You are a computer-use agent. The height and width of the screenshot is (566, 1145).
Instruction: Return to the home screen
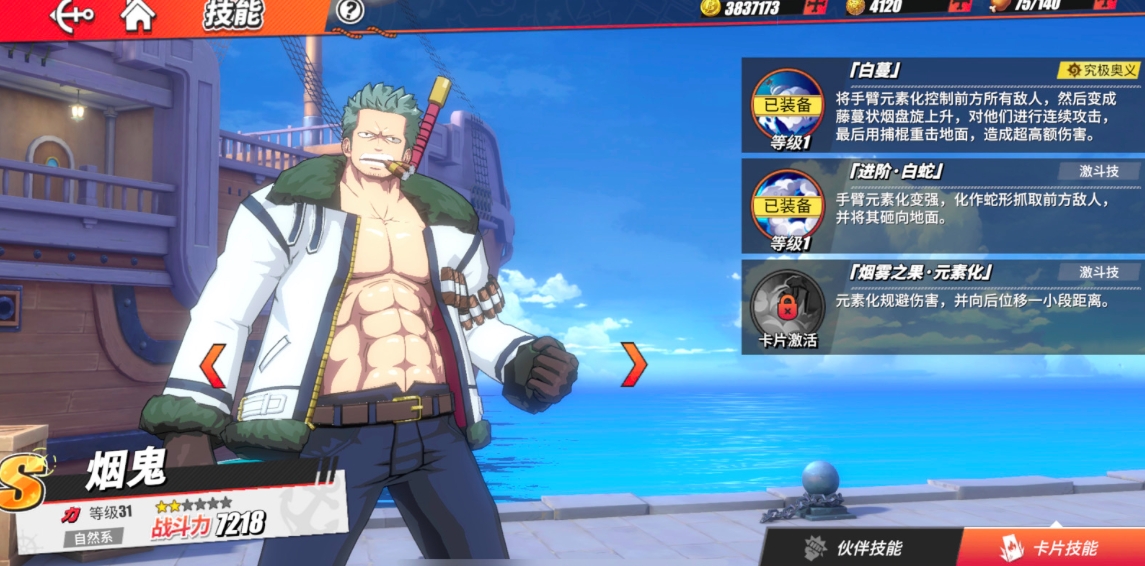[138, 14]
